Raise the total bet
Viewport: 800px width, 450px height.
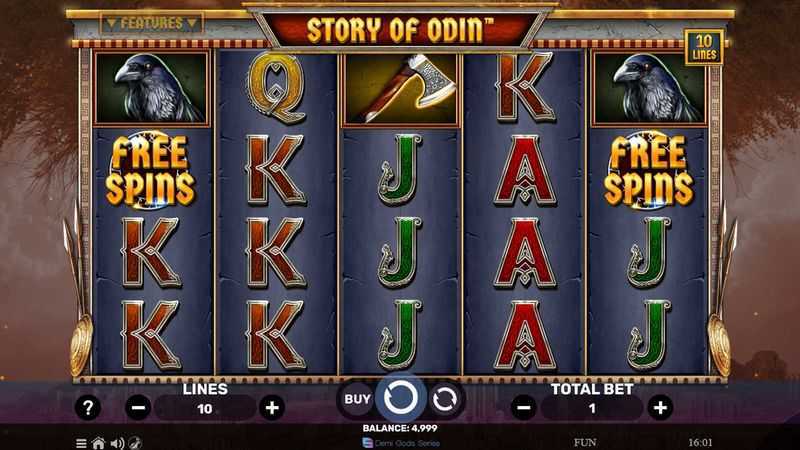pyautogui.click(x=659, y=407)
